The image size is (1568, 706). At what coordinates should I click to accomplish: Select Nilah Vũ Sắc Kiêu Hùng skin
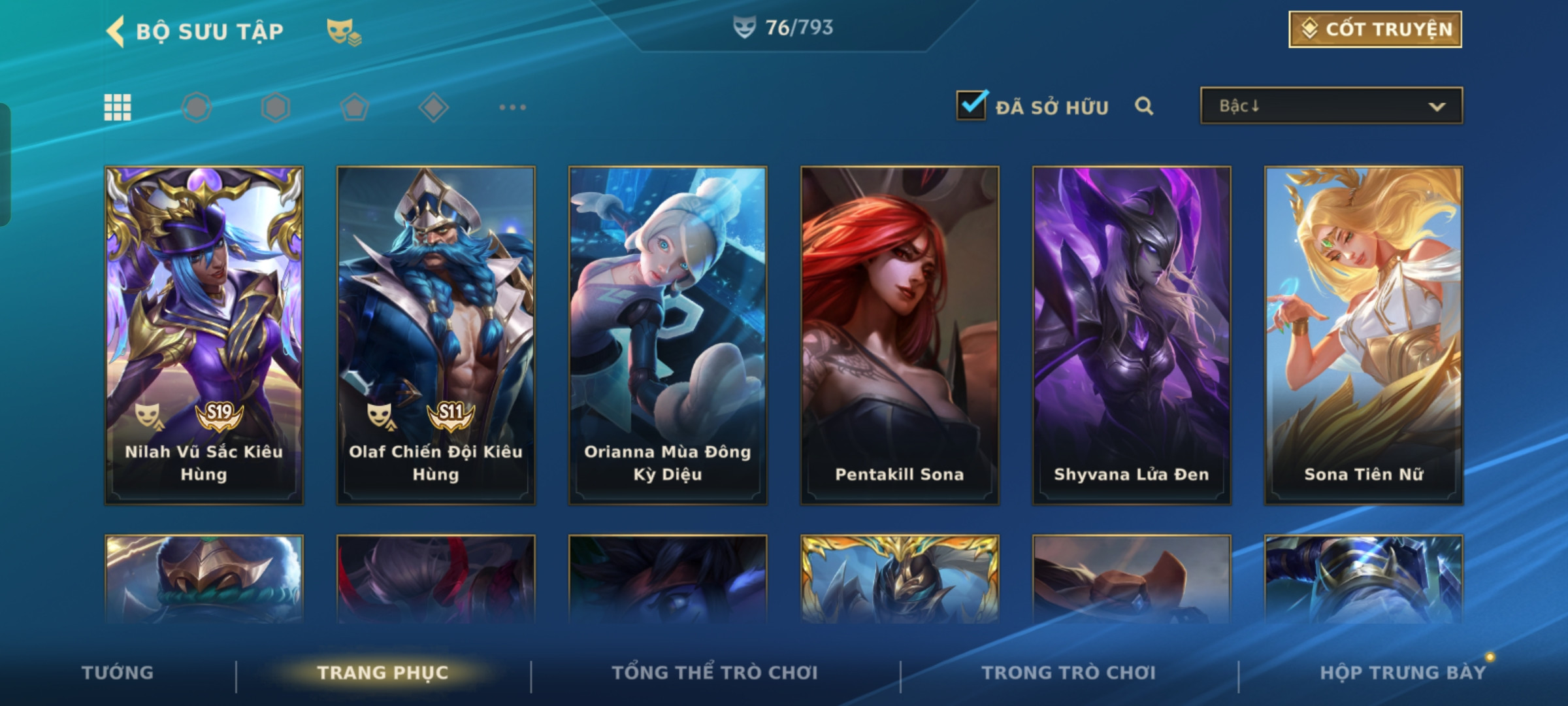(204, 335)
